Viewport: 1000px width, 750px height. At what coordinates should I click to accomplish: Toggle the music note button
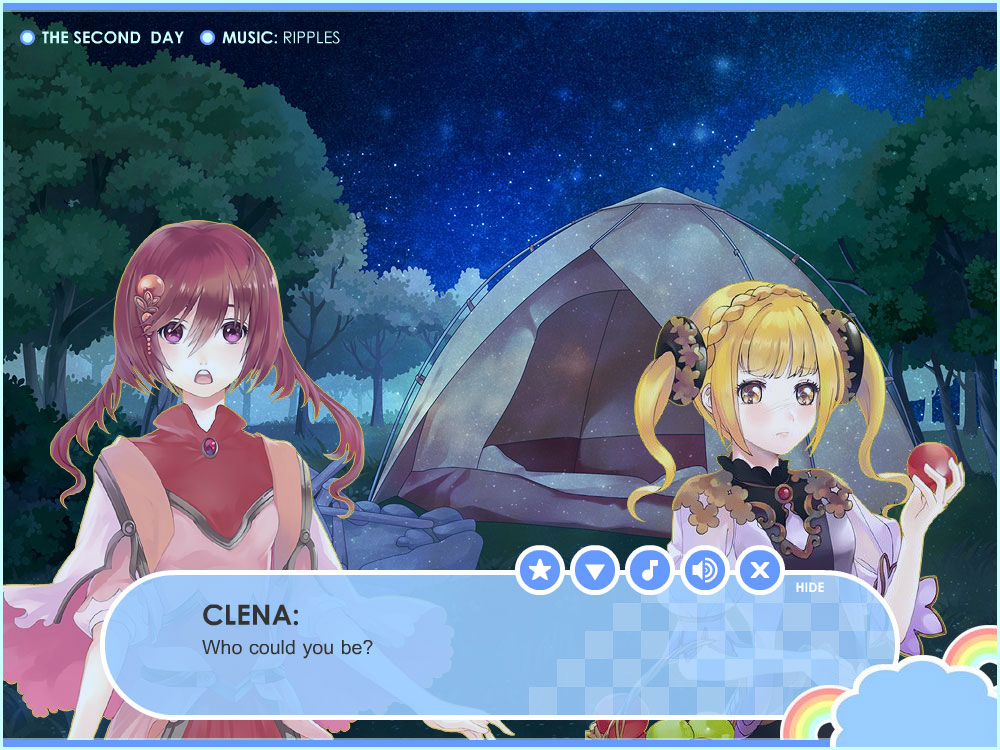pos(650,571)
